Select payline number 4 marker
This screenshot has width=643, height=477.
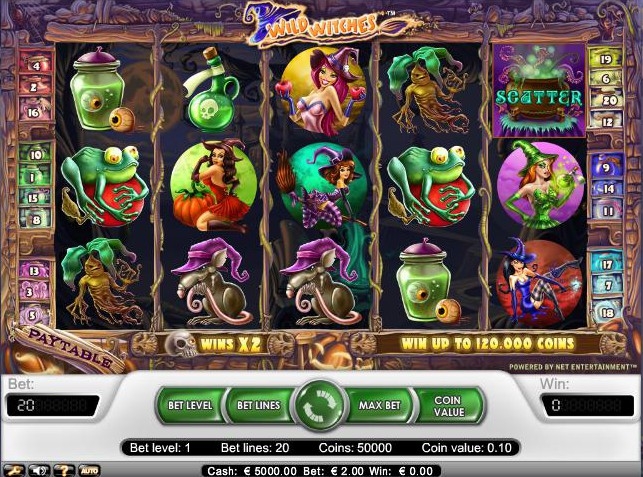coord(36,66)
